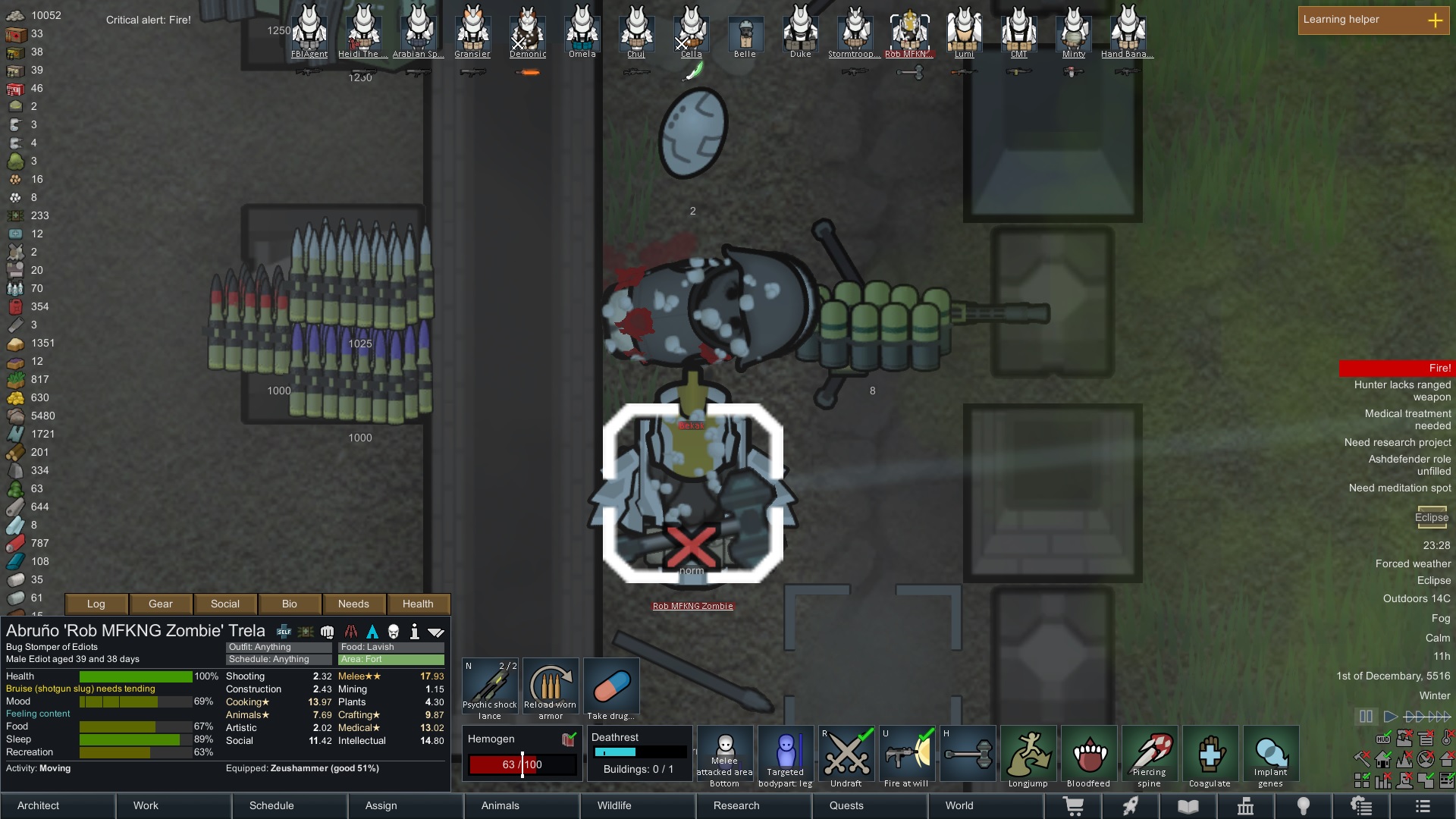Activate the Bloodfeed ability
The width and height of the screenshot is (1456, 819).
pyautogui.click(x=1089, y=757)
